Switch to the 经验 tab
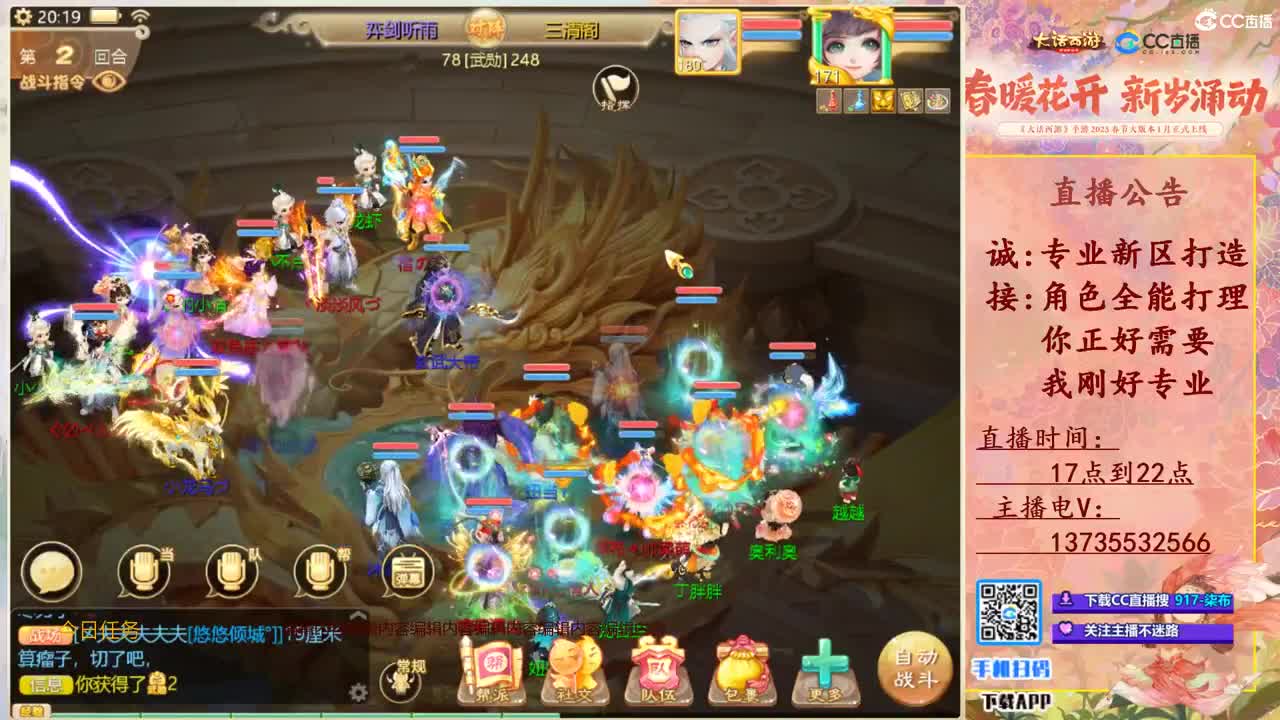Screen dimensions: 1280x720 [x=30, y=710]
